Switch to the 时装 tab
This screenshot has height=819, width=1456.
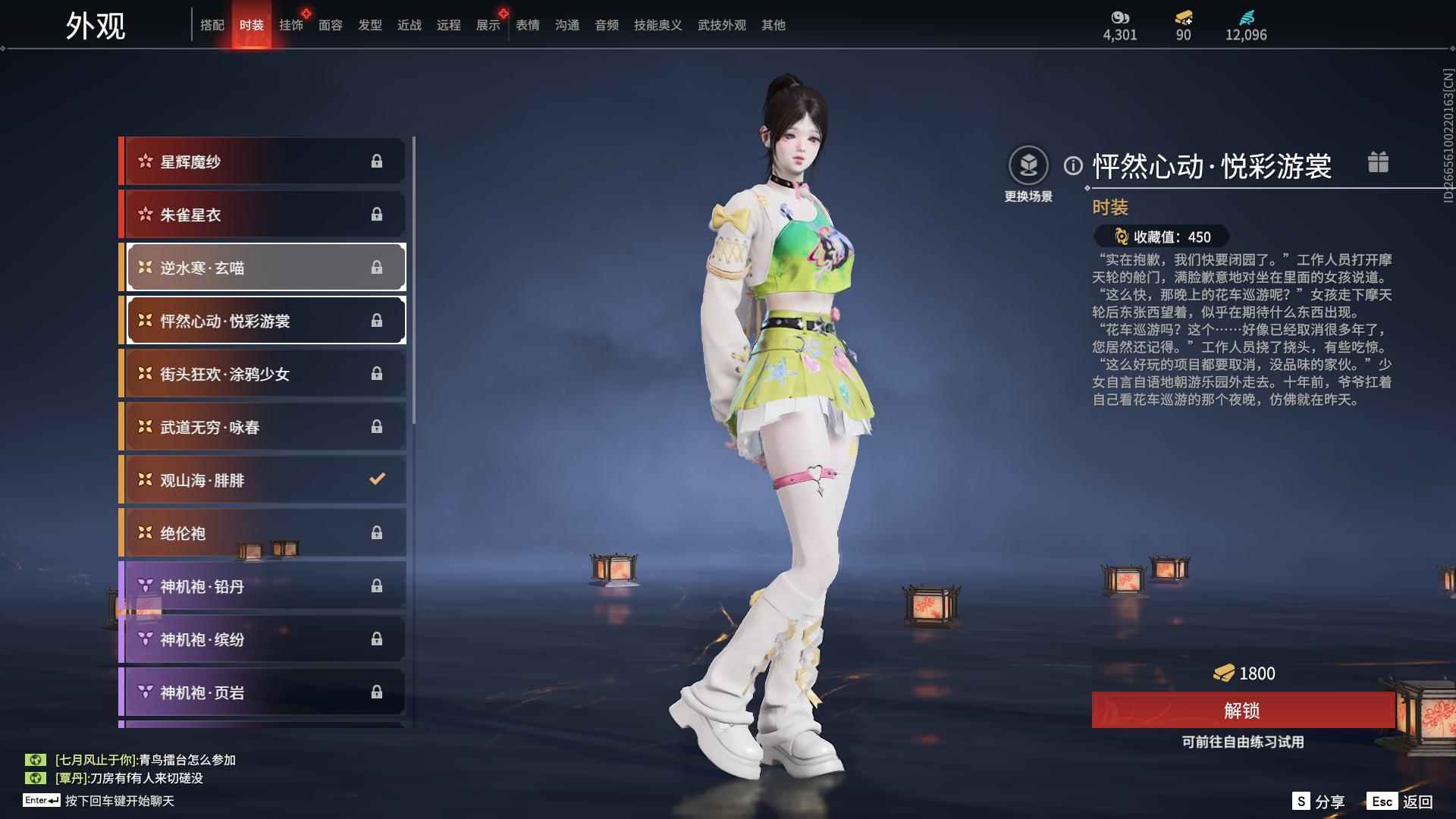pos(253,25)
